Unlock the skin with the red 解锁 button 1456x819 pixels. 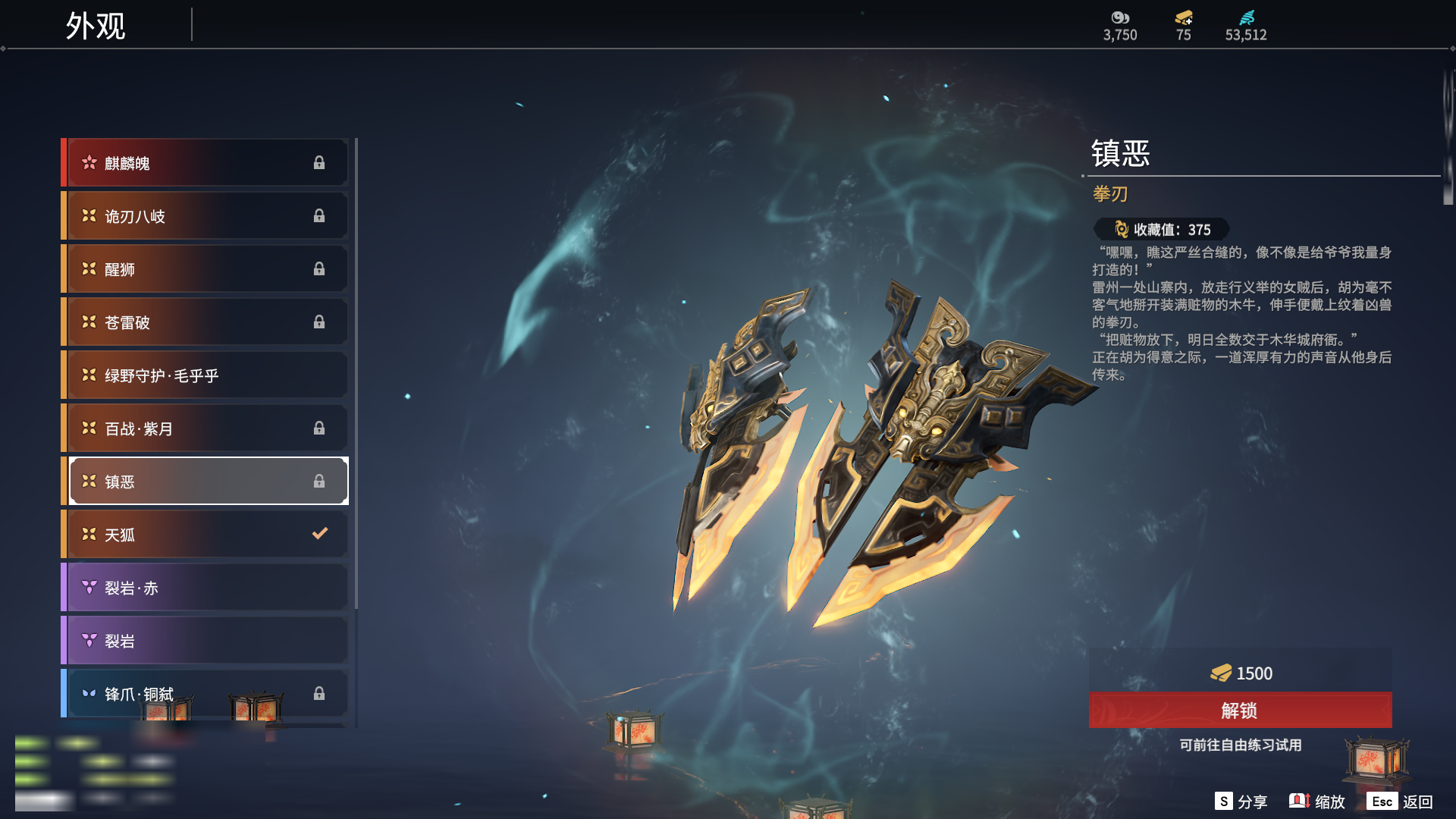pos(1240,711)
